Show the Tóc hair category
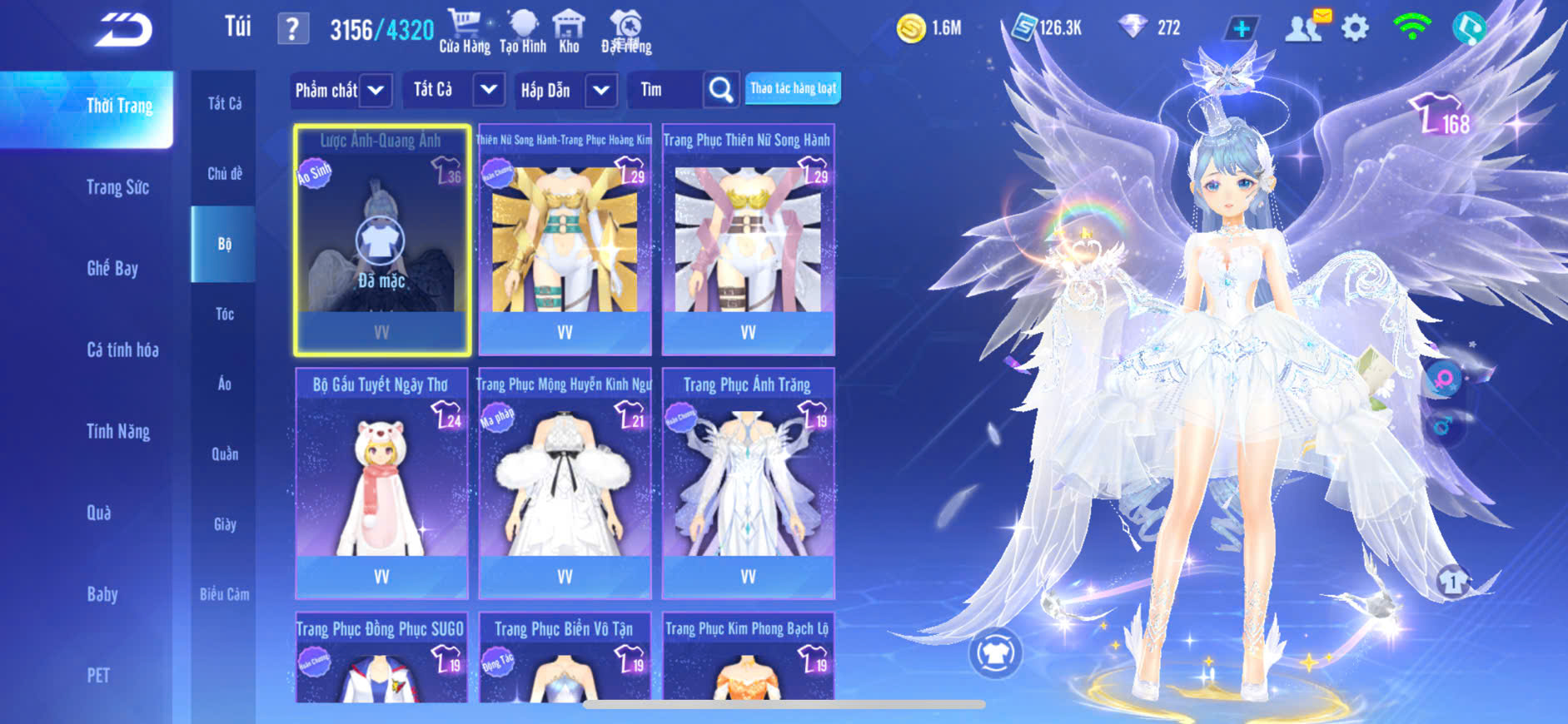1568x724 pixels. pos(225,314)
